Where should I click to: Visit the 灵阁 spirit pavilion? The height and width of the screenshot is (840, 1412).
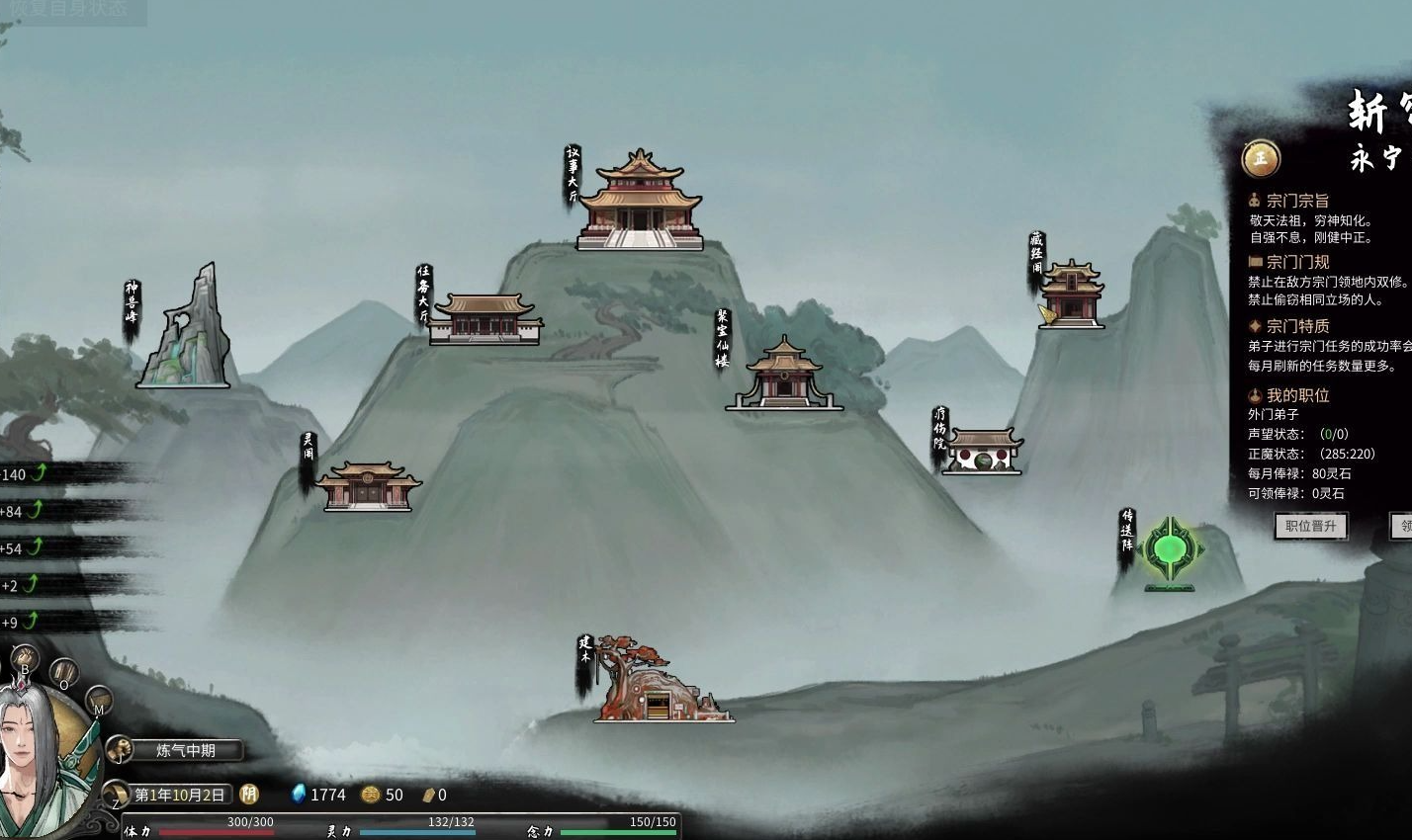pyautogui.click(x=367, y=485)
